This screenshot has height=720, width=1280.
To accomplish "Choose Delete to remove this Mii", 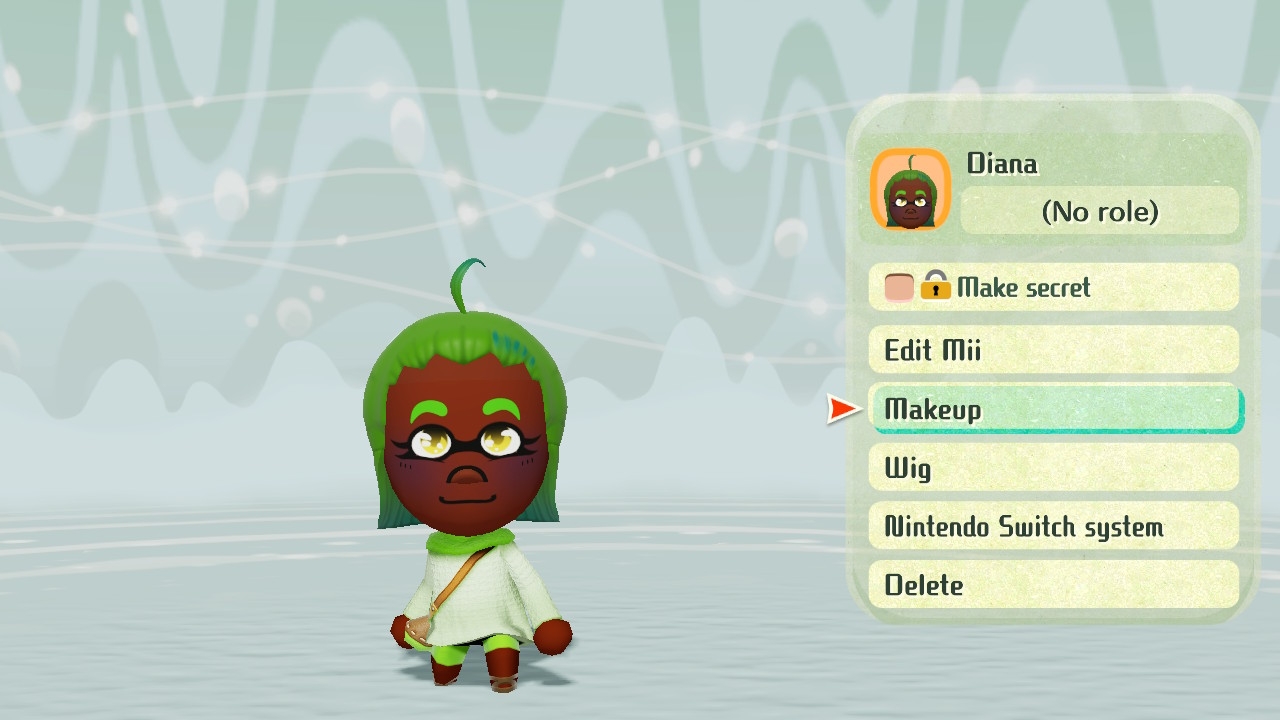I will (x=1053, y=585).
